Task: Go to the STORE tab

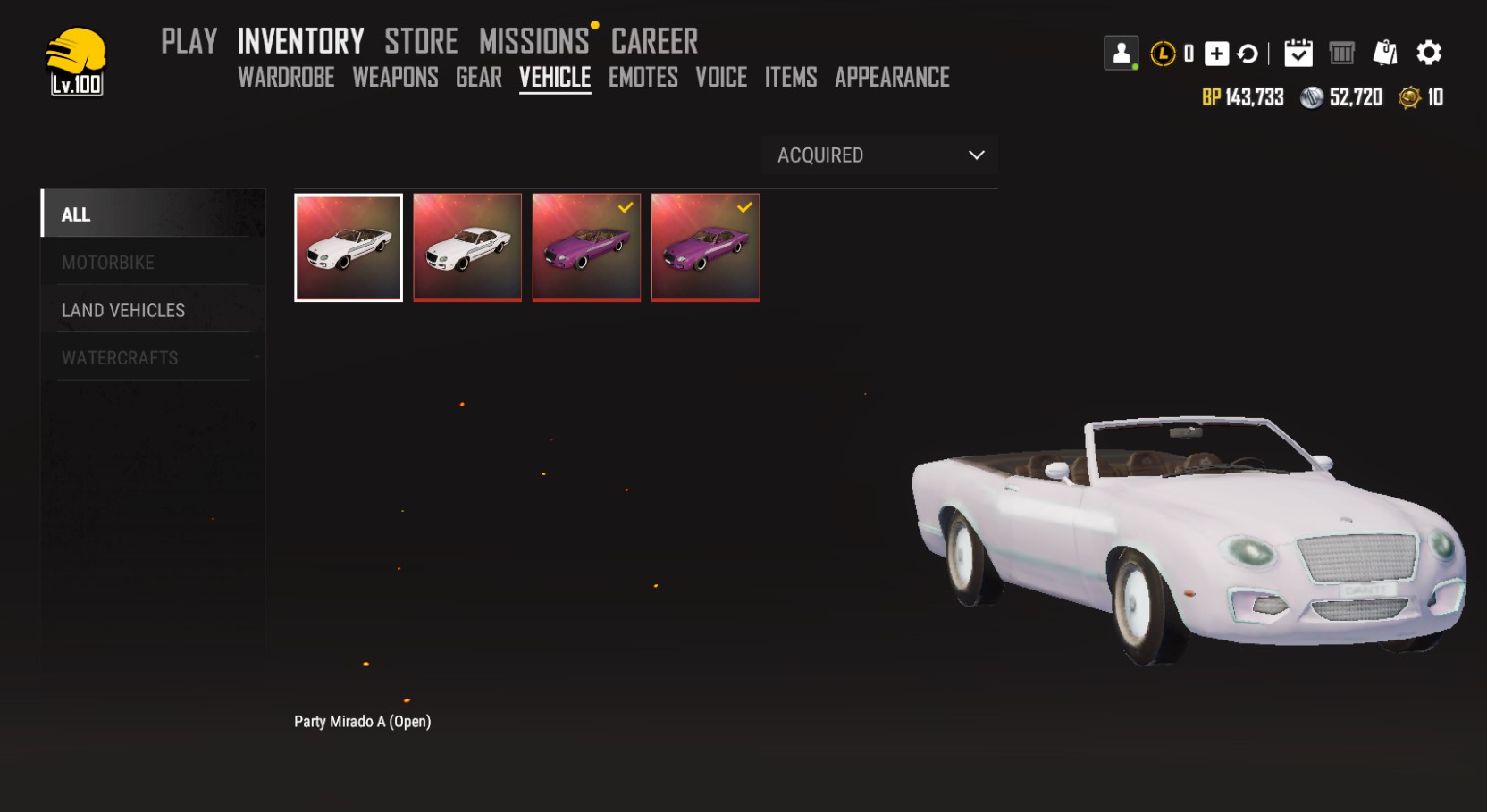Action: pyautogui.click(x=421, y=41)
